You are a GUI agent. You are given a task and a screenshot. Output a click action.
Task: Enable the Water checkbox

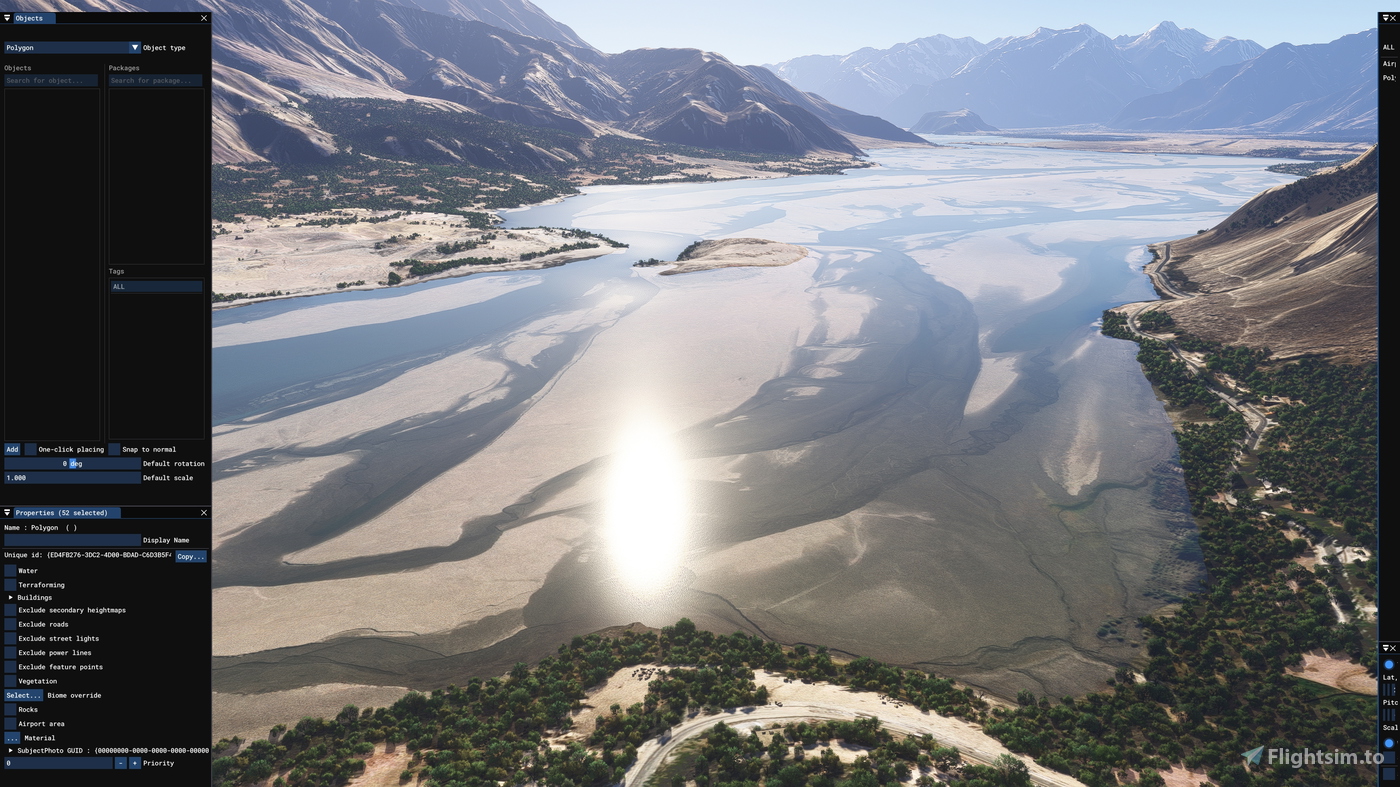coord(9,570)
